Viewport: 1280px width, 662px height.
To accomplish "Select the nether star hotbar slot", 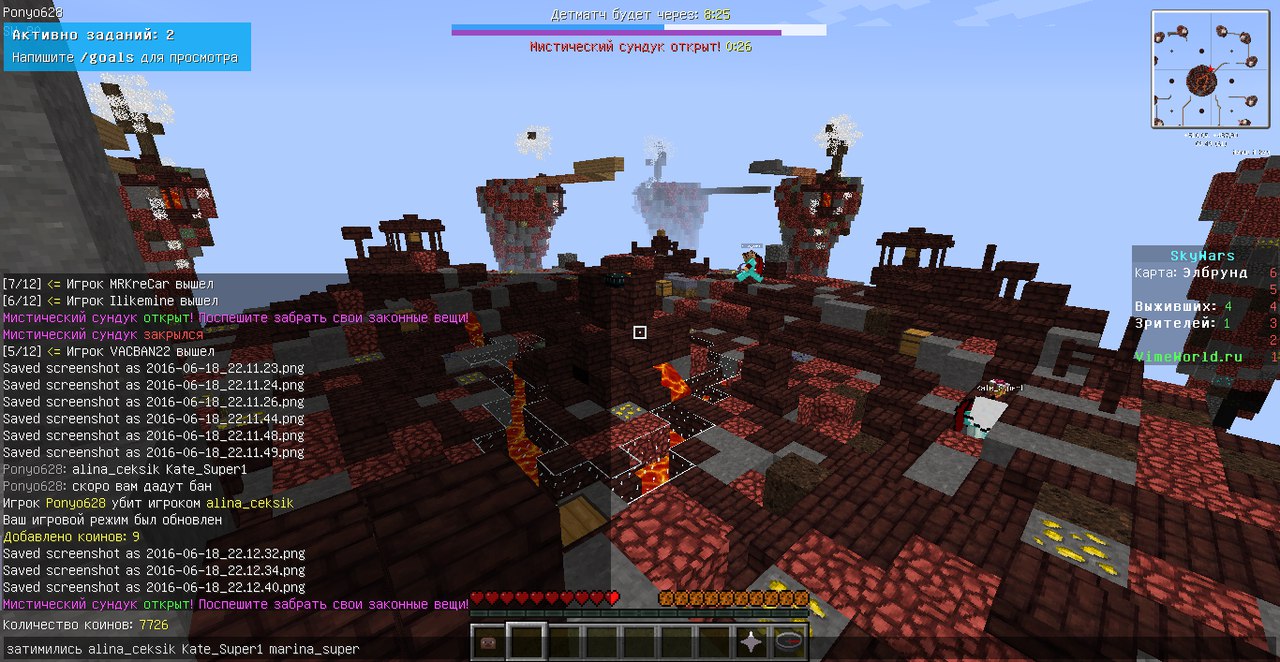I will [x=751, y=641].
